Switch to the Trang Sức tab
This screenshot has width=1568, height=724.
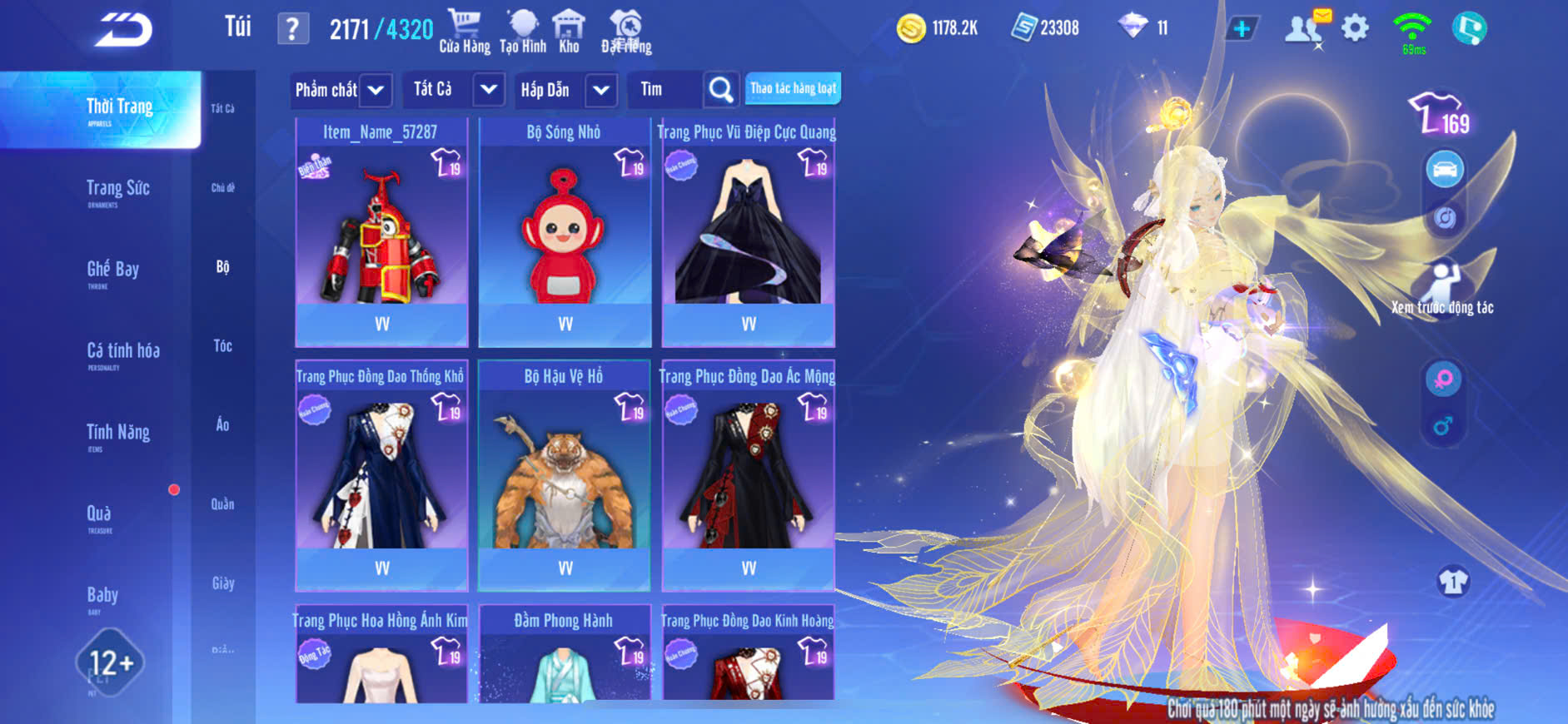(x=117, y=190)
